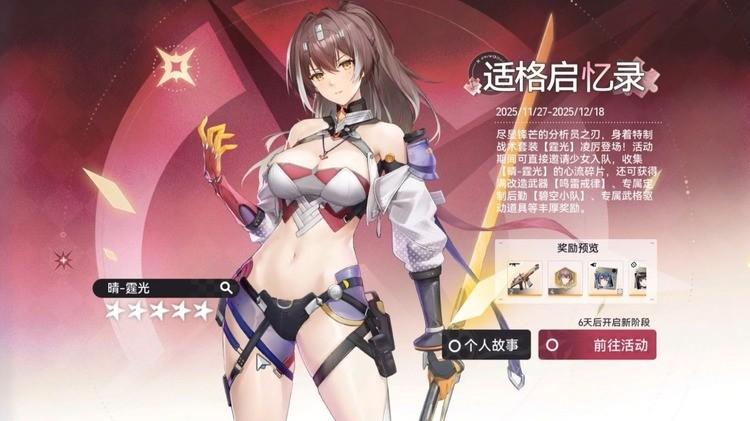The image size is (750, 421).
Task: View the hexagonal character portrait reward
Action: (563, 275)
